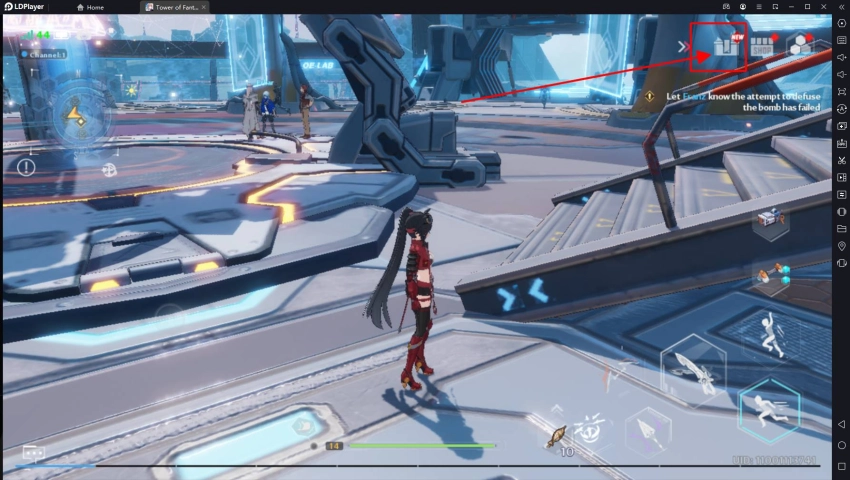Change server line via Channel:1 label
850x480 pixels.
(43, 54)
